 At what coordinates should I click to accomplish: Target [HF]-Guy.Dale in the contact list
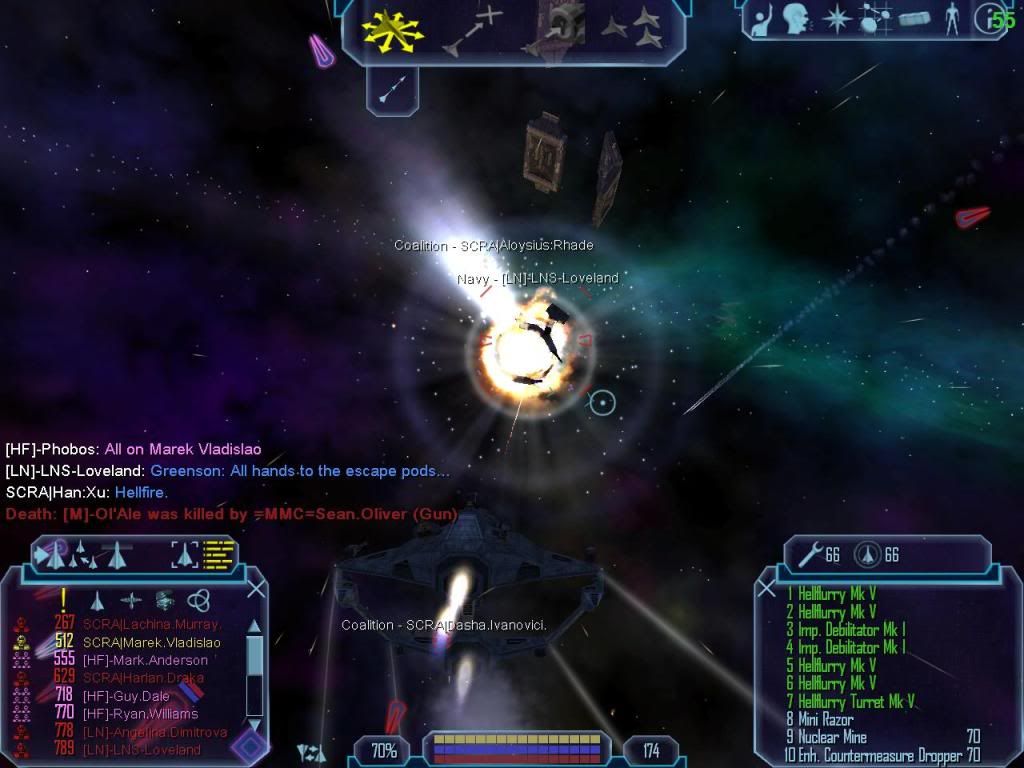[125, 696]
